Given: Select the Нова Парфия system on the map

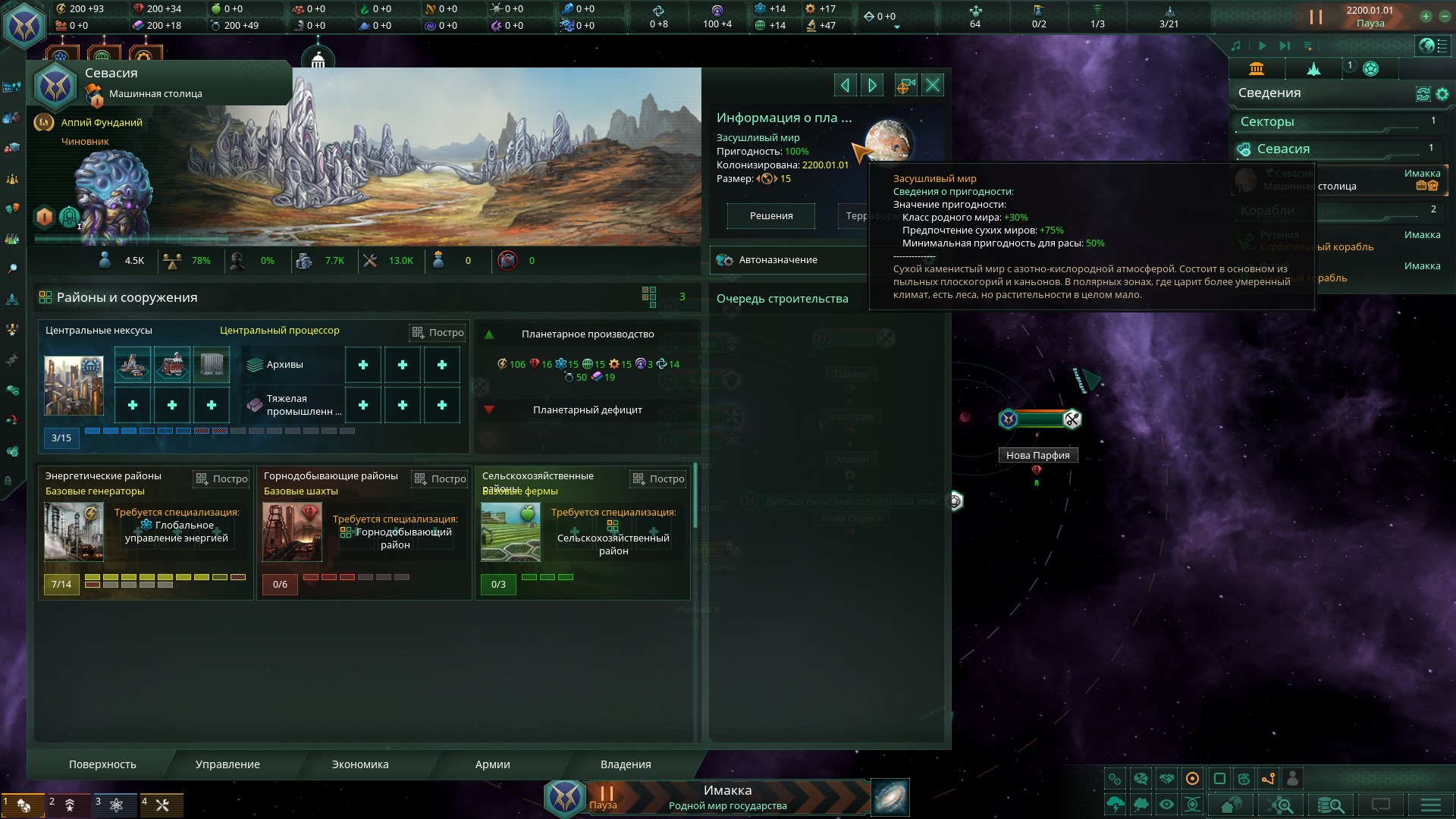Looking at the screenshot, I should coord(1038,455).
